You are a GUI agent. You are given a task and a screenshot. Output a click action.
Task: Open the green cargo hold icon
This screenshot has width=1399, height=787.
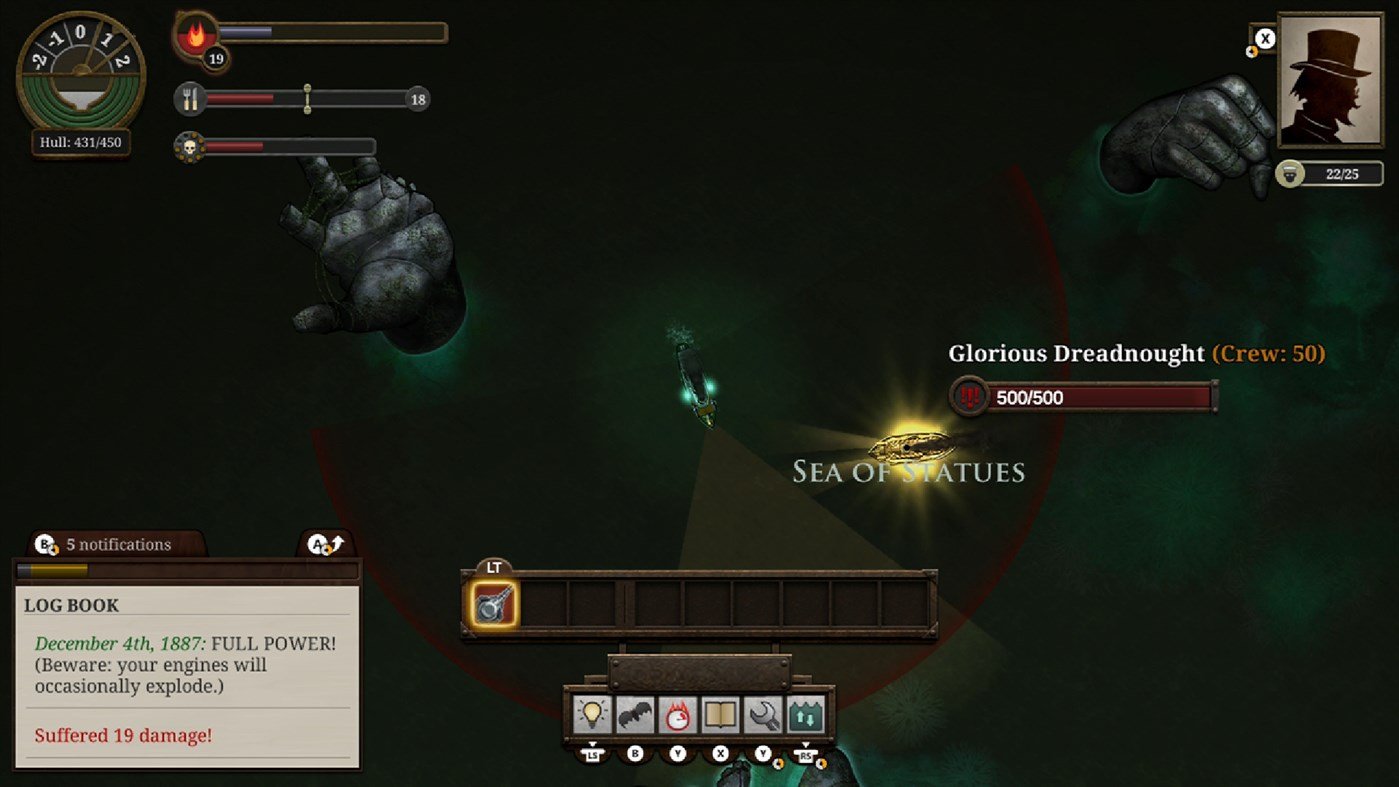click(806, 715)
